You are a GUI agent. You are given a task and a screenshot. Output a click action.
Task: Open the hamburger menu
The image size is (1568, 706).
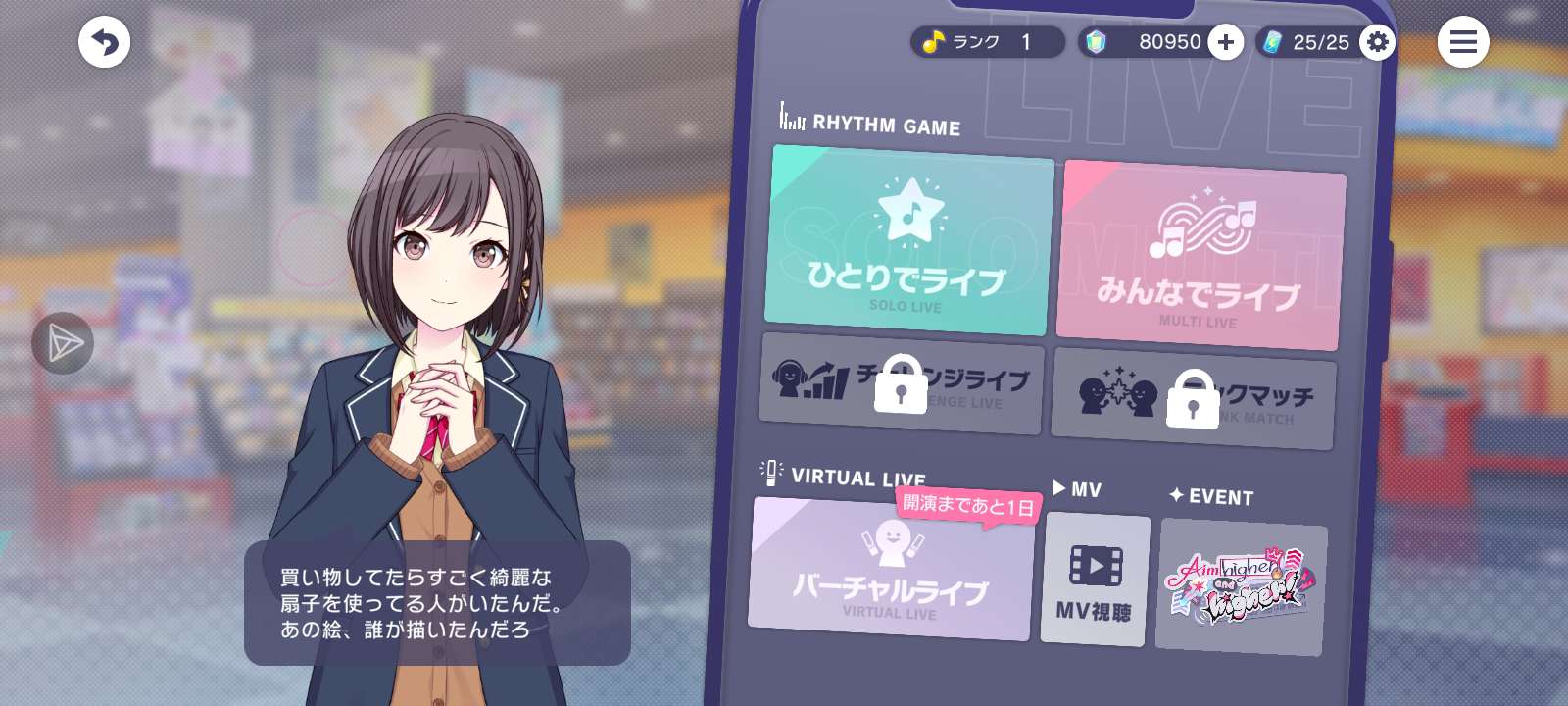click(x=1462, y=42)
